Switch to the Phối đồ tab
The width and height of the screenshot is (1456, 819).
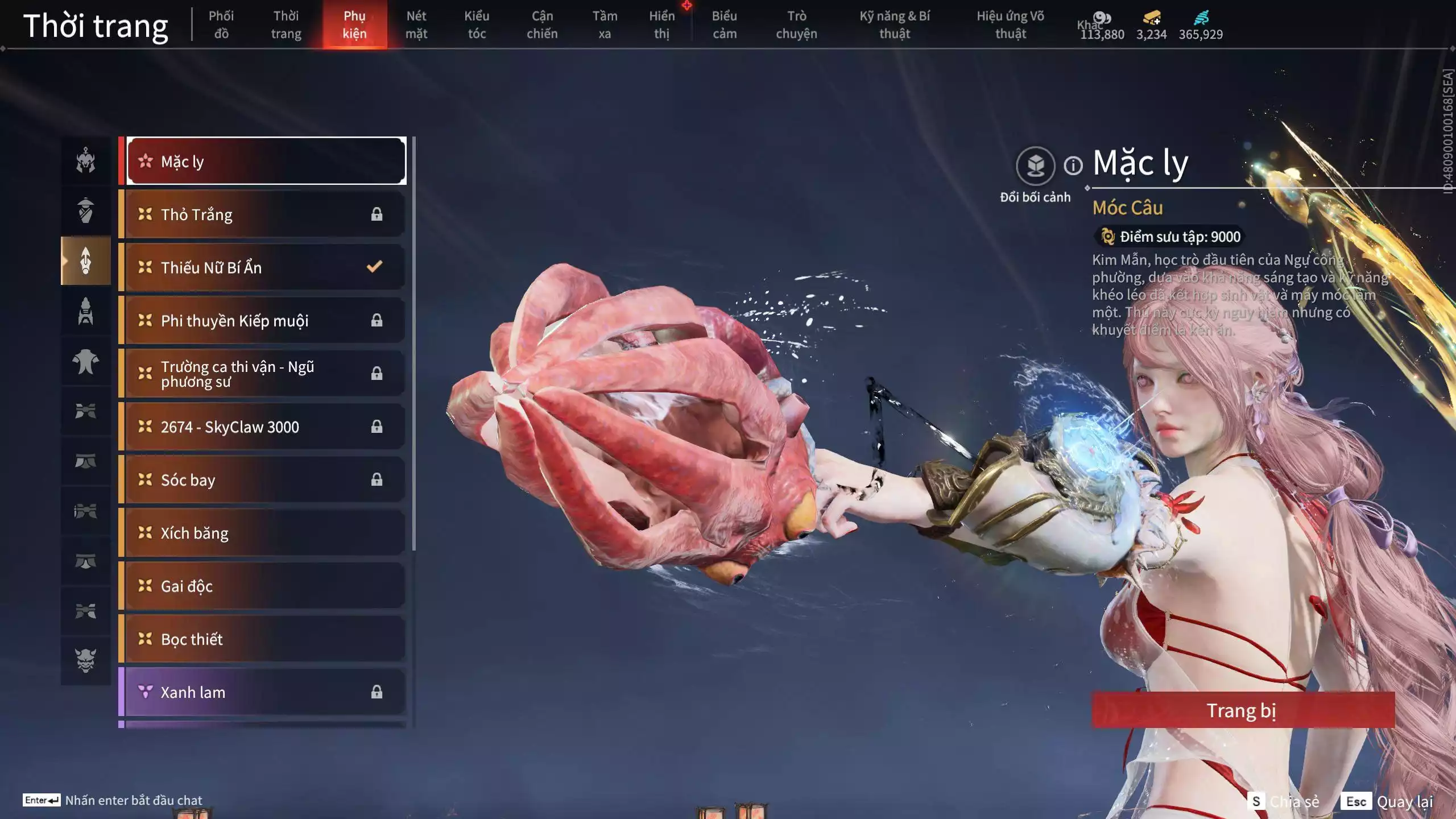[221, 24]
